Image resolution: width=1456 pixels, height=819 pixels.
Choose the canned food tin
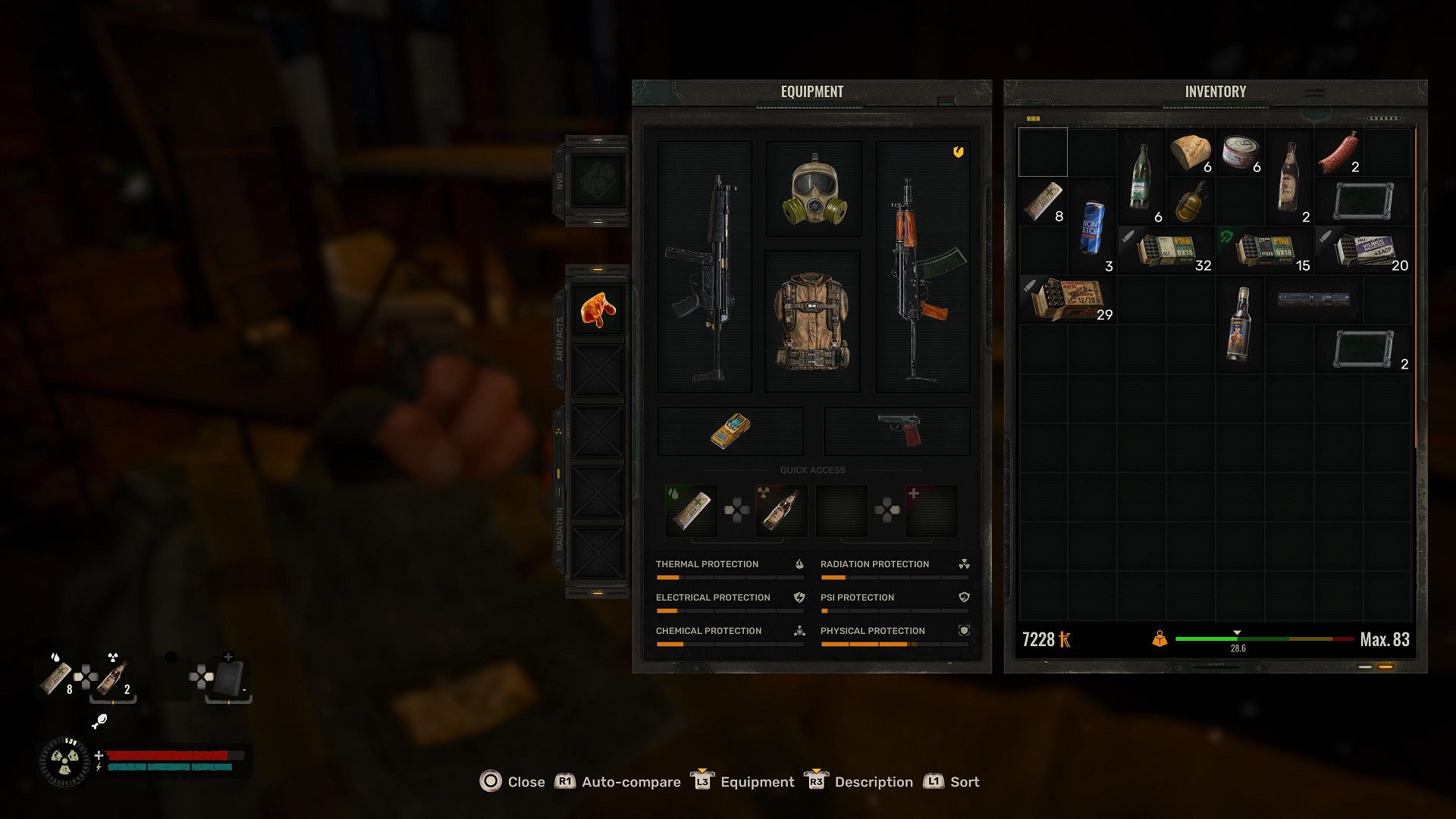(x=1240, y=152)
